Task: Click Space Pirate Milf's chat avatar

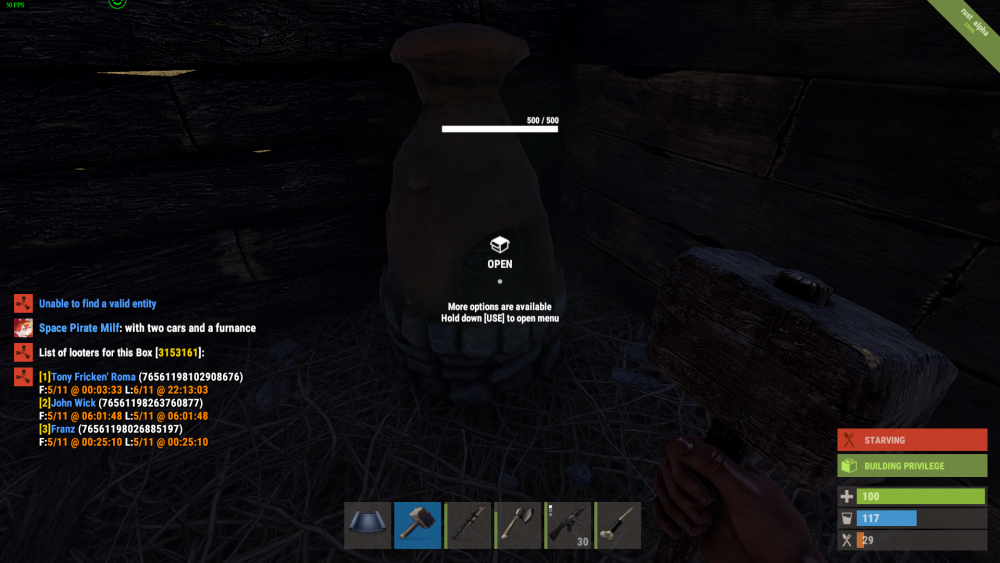Action: pos(24,328)
